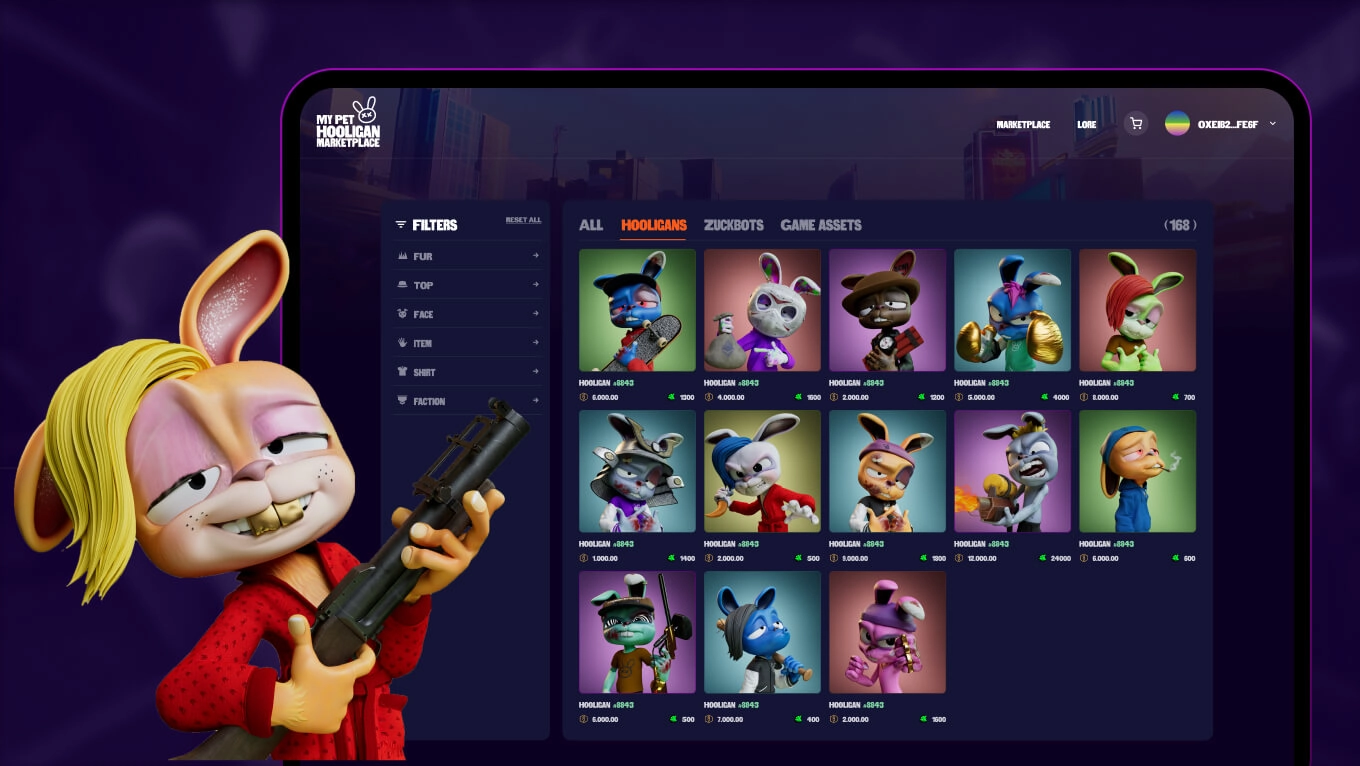The width and height of the screenshot is (1360, 766).
Task: Open the Shirt filter
Action: pos(468,372)
